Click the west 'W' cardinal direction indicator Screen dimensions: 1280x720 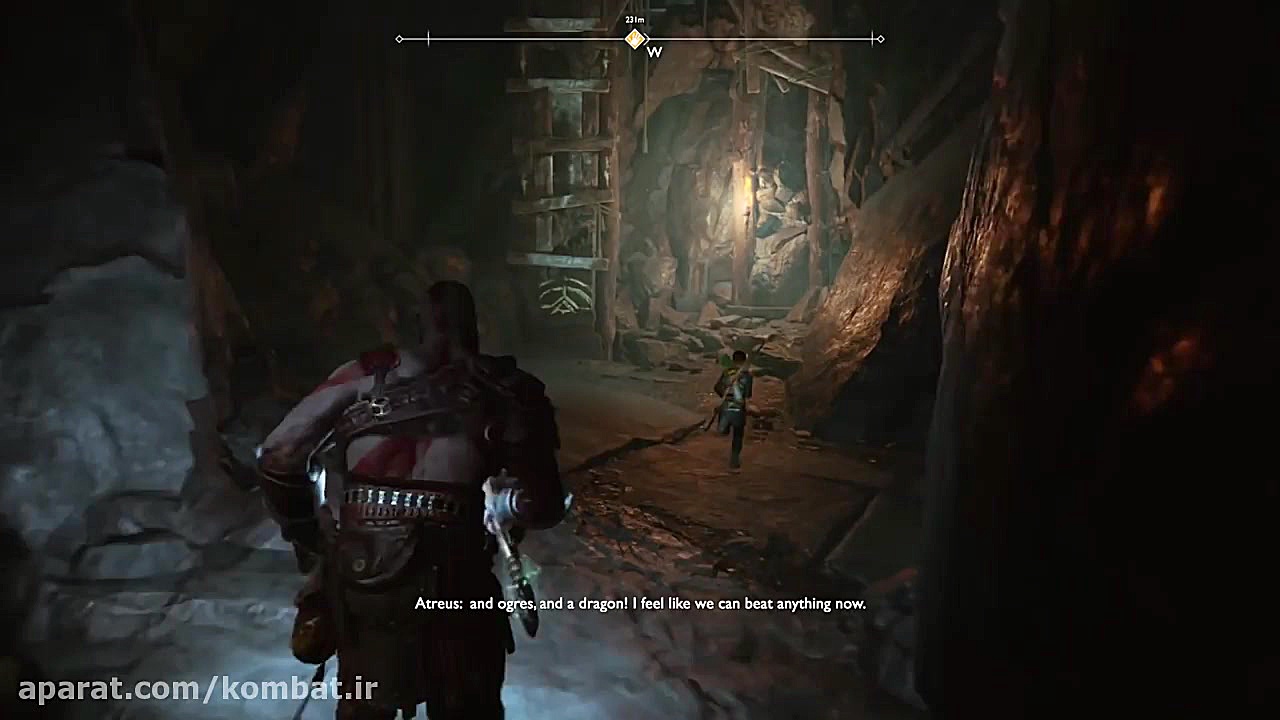tap(655, 50)
